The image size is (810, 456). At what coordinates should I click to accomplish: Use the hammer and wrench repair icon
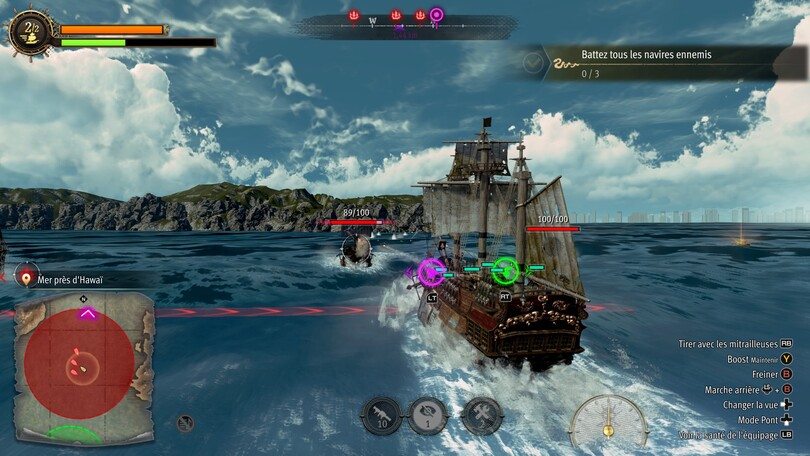coord(482,415)
